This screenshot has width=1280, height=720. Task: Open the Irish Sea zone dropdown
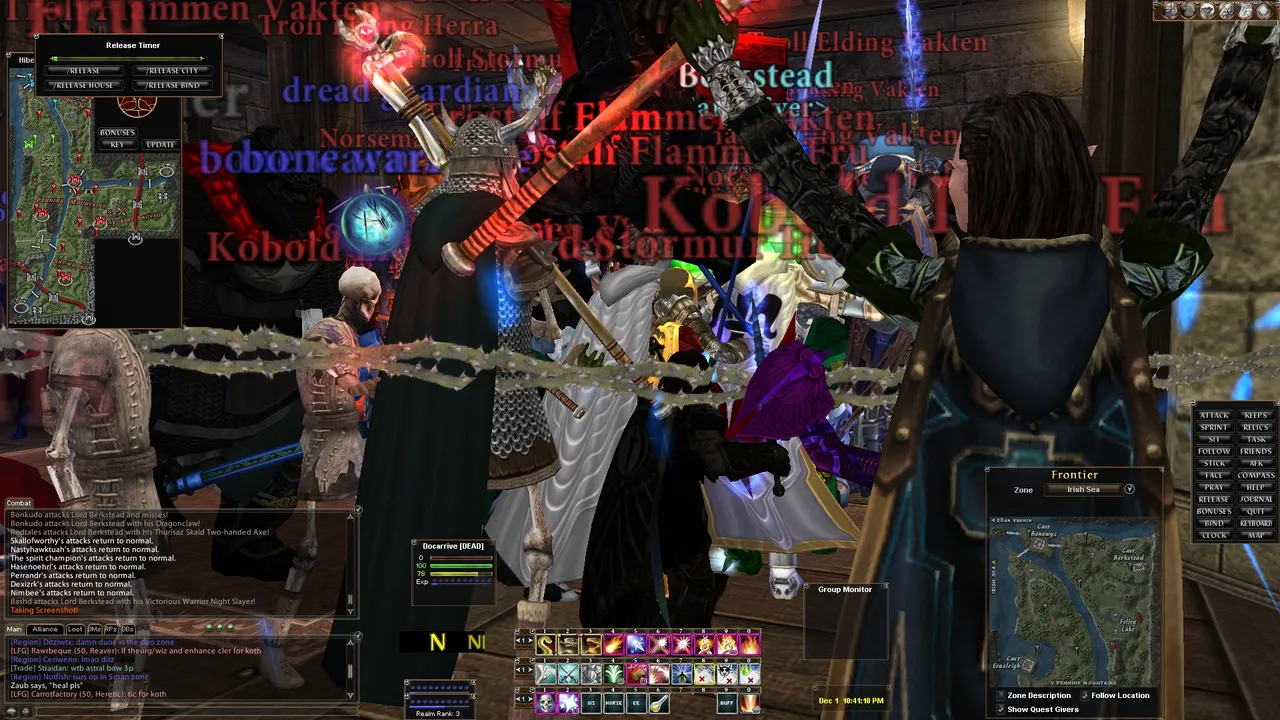point(1129,489)
